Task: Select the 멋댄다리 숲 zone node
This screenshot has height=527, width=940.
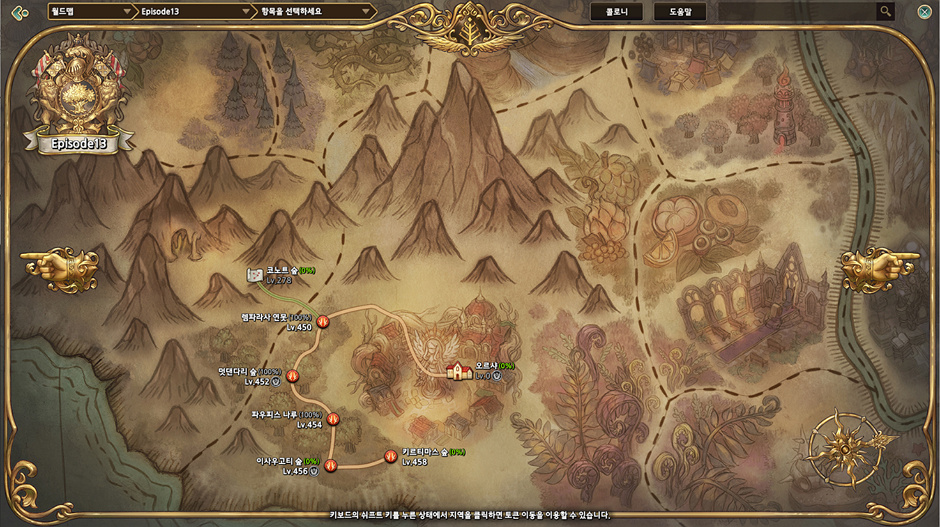Action: (x=293, y=376)
